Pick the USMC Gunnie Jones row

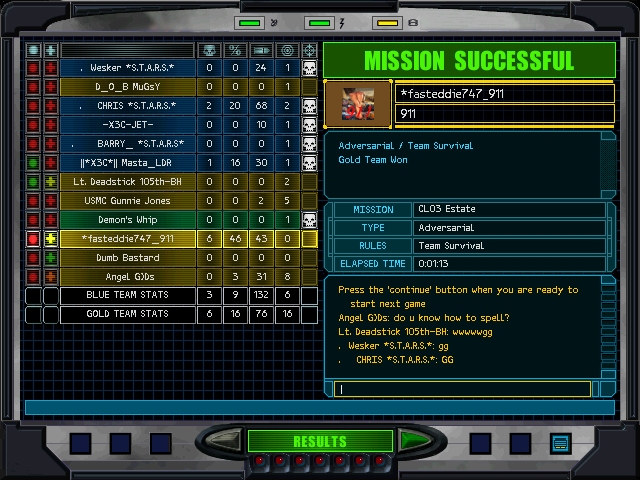pos(127,201)
